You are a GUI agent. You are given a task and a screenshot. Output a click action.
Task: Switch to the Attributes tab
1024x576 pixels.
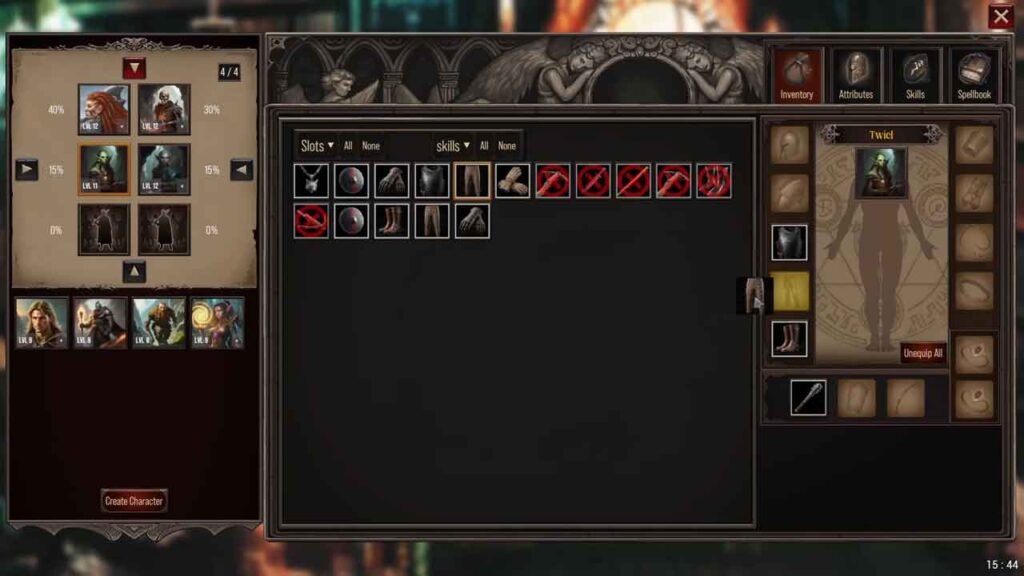click(856, 76)
